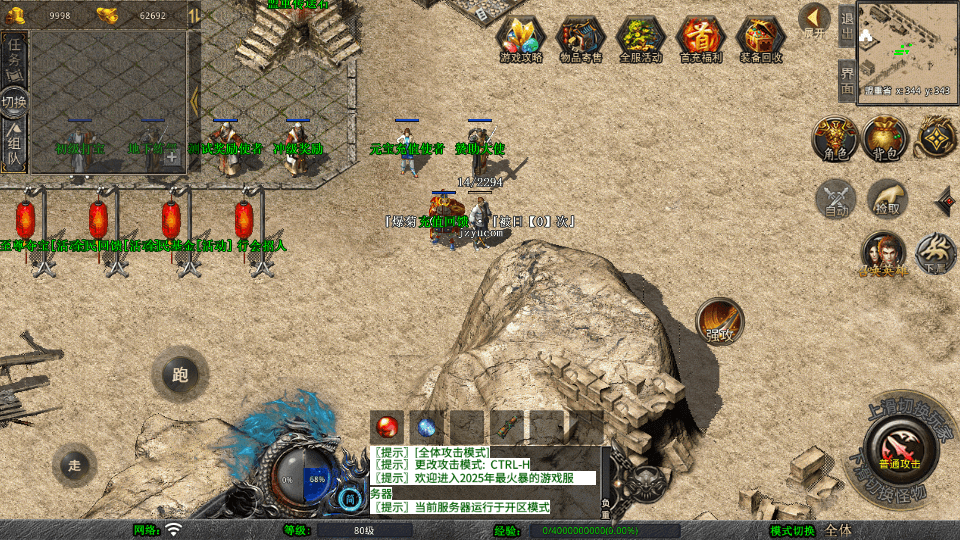Click the 界面 interface button
Viewport: 960px width, 540px height.
pos(847,79)
